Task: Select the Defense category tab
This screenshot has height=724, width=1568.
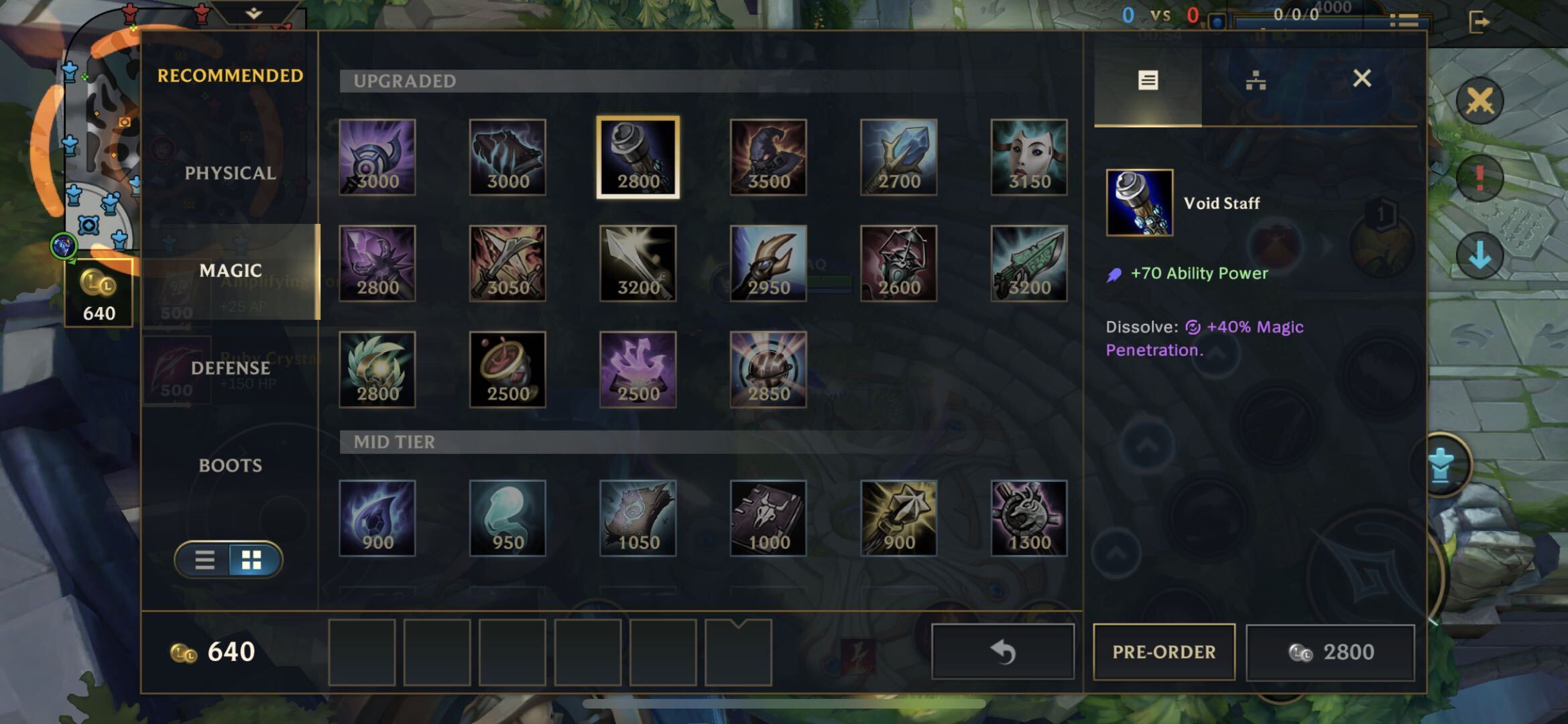Action: (x=230, y=368)
